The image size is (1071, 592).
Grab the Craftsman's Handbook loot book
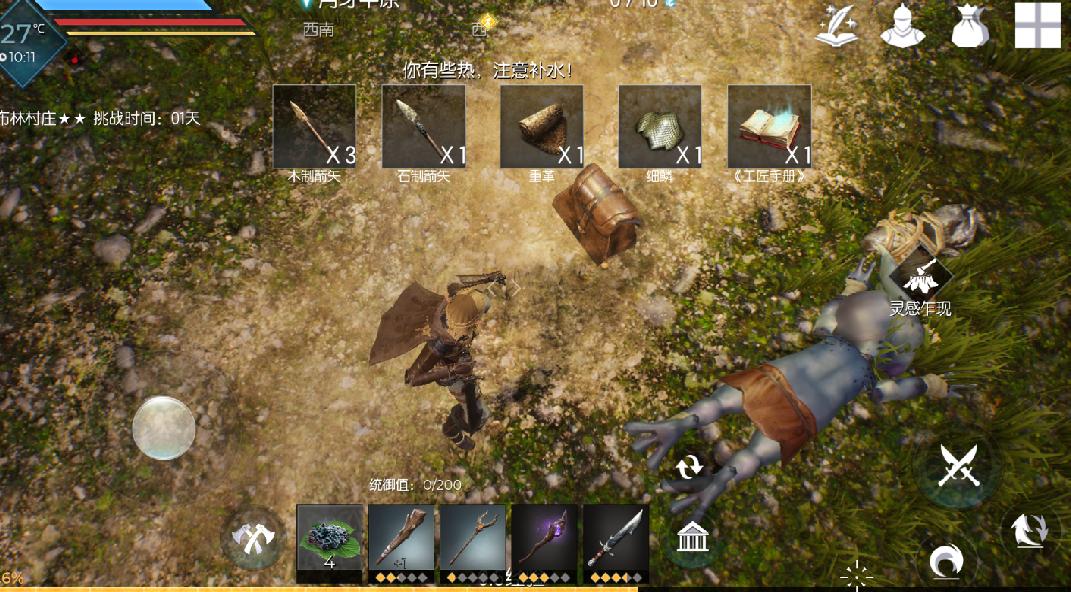point(769,126)
